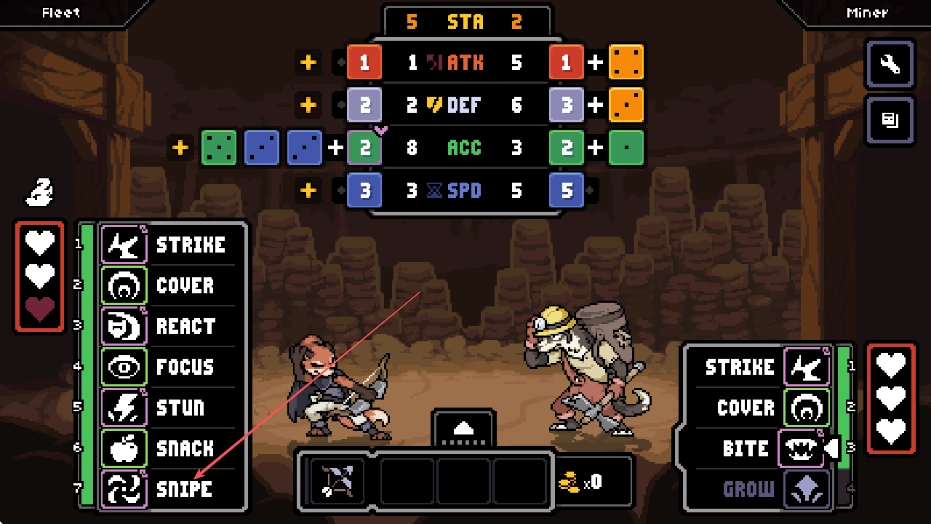Choose Fleet's Cover action
This screenshot has height=524, width=931.
(x=167, y=286)
